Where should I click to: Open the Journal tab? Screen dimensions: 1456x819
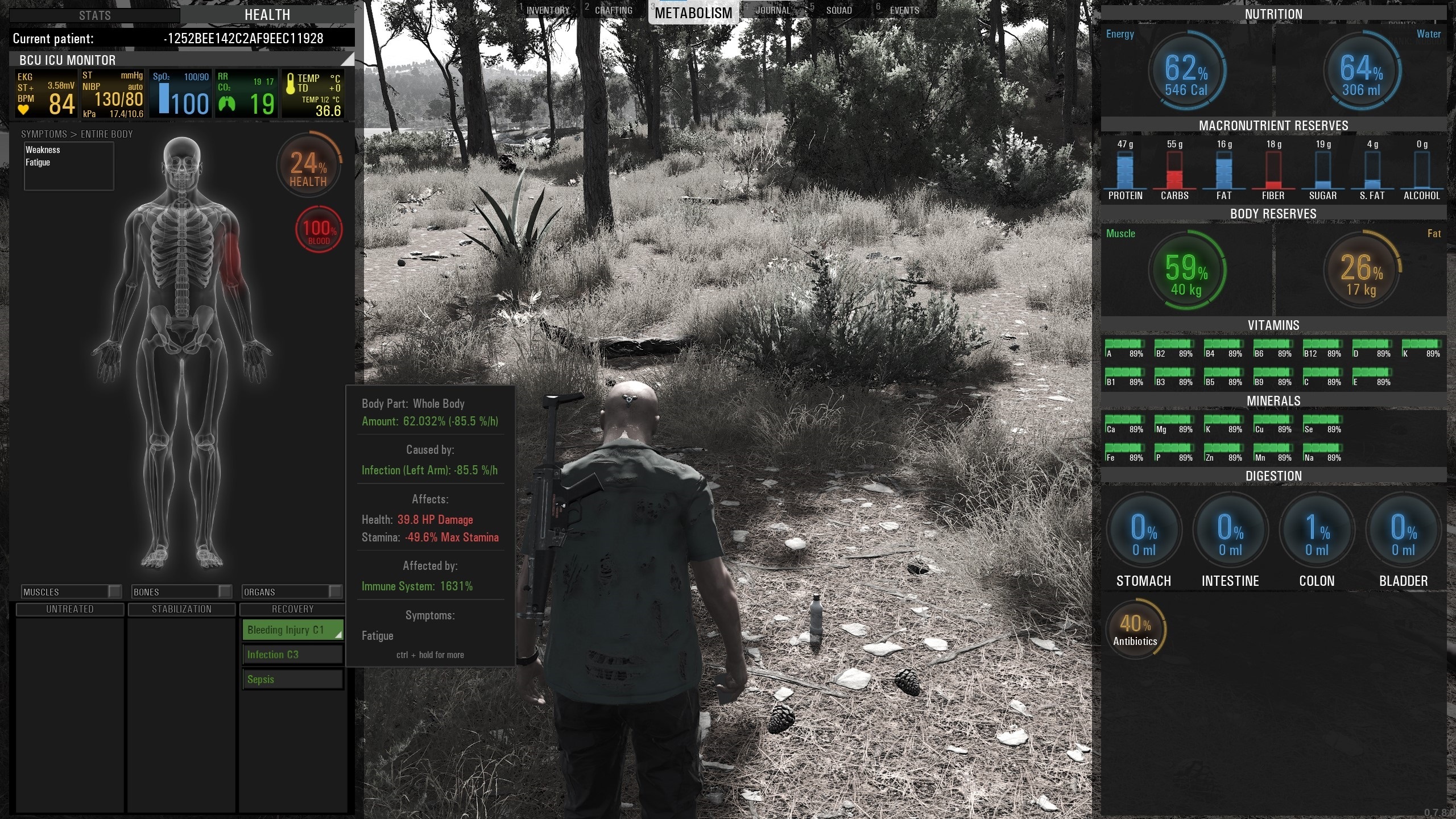[x=772, y=10]
